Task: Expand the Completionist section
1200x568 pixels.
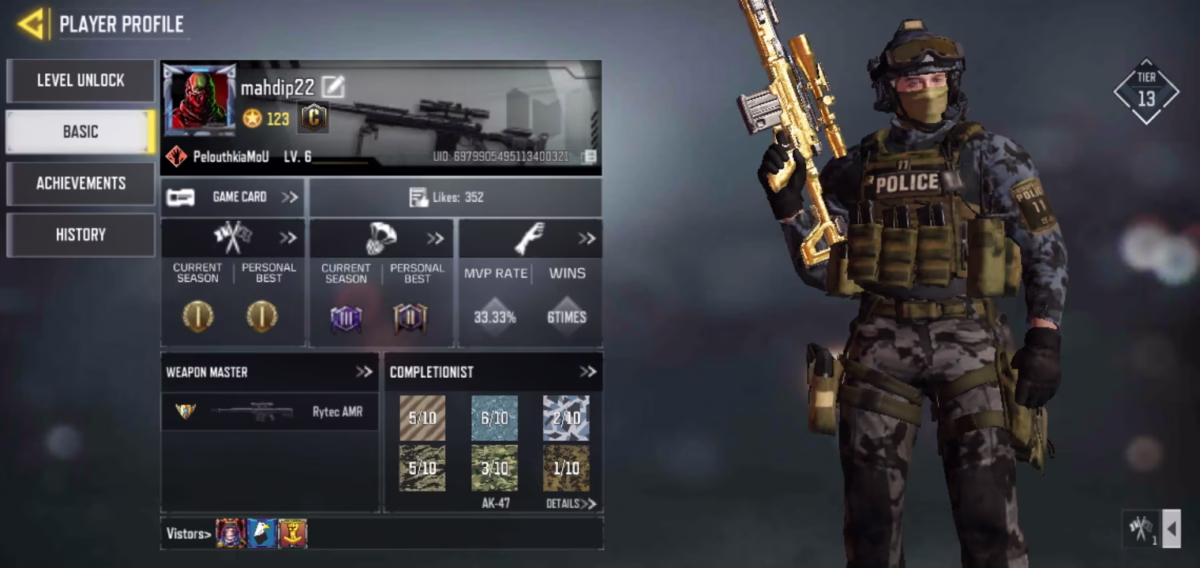Action: click(588, 372)
